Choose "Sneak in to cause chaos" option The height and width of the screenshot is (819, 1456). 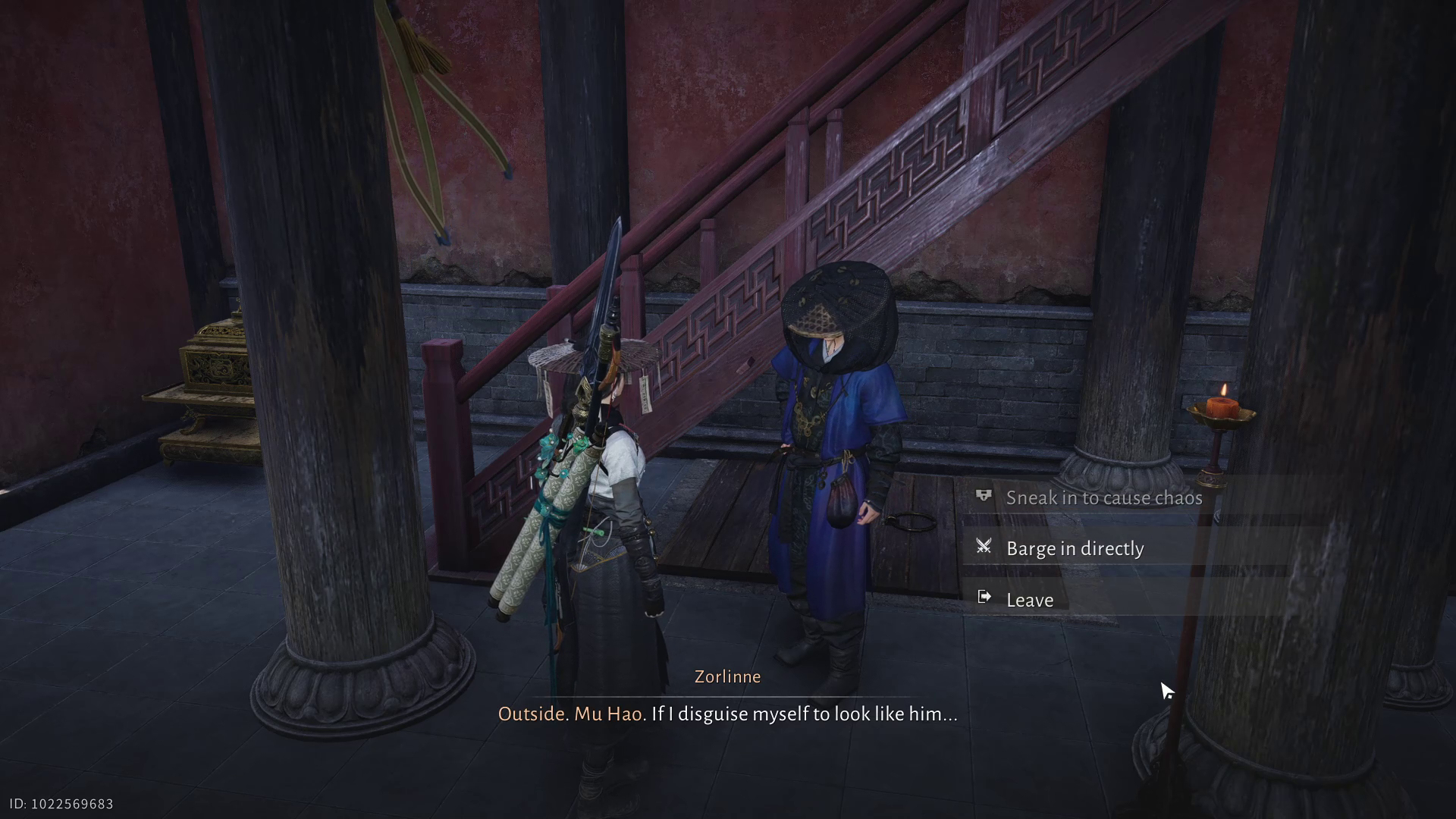(1103, 497)
